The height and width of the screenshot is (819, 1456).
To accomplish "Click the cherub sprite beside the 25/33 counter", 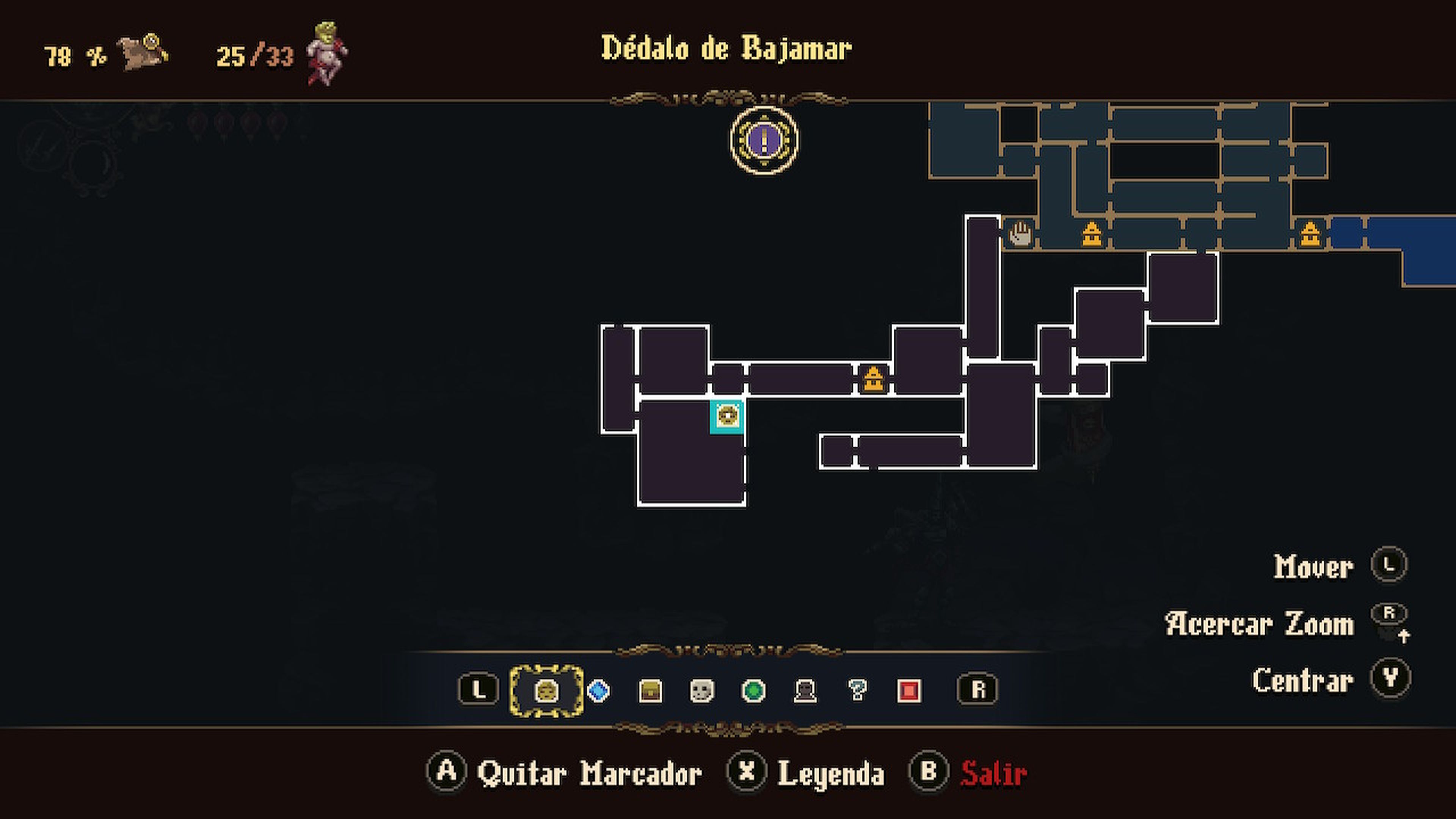I will pos(322,54).
